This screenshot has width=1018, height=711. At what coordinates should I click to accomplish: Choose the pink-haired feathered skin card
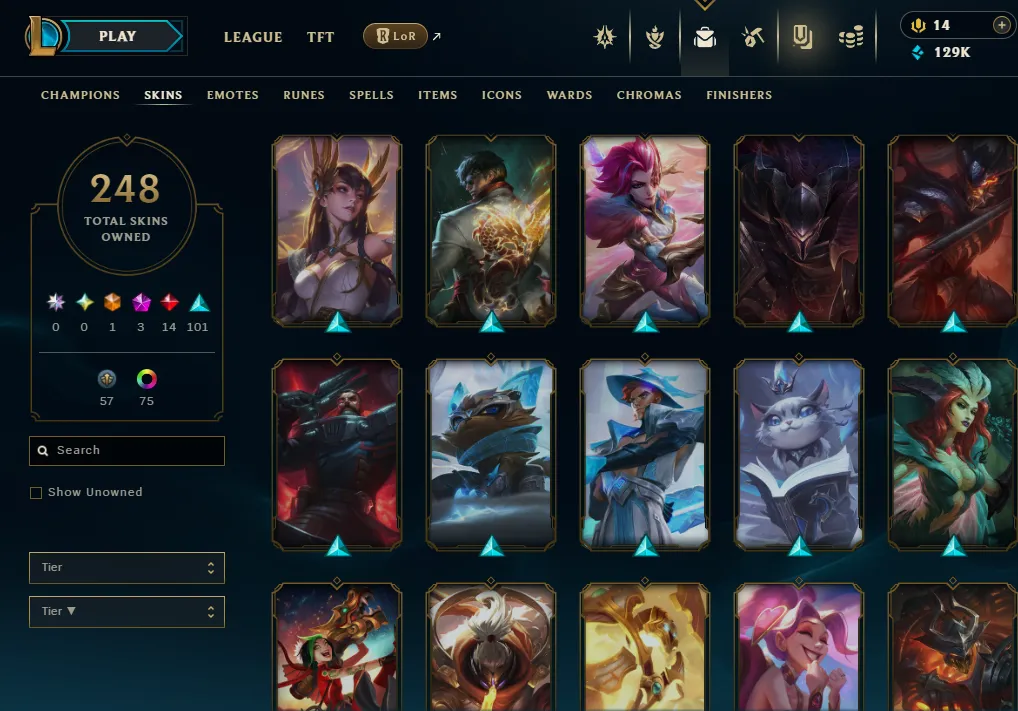tap(645, 230)
